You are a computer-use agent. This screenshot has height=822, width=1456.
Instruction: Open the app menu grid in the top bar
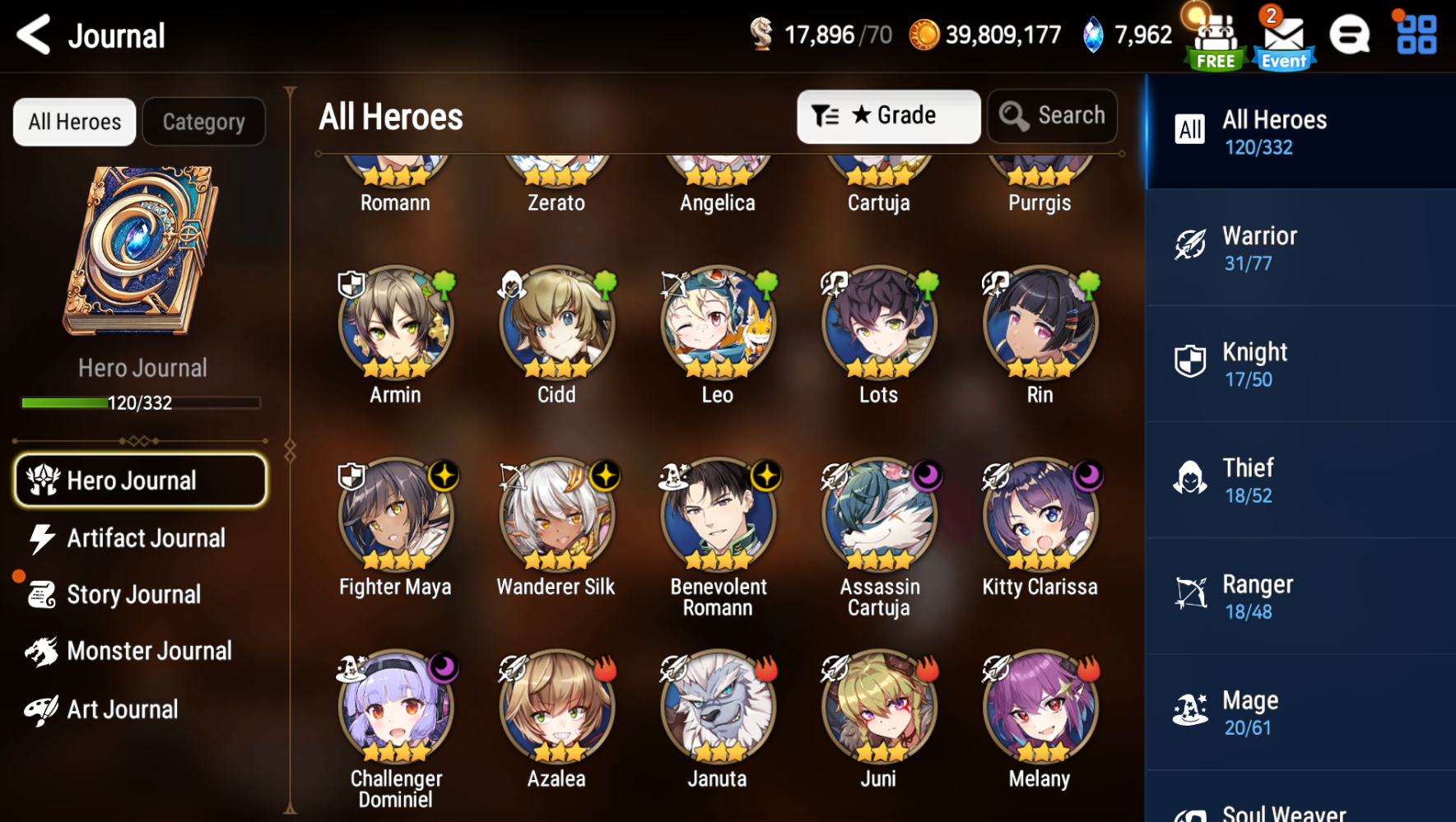(x=1413, y=35)
